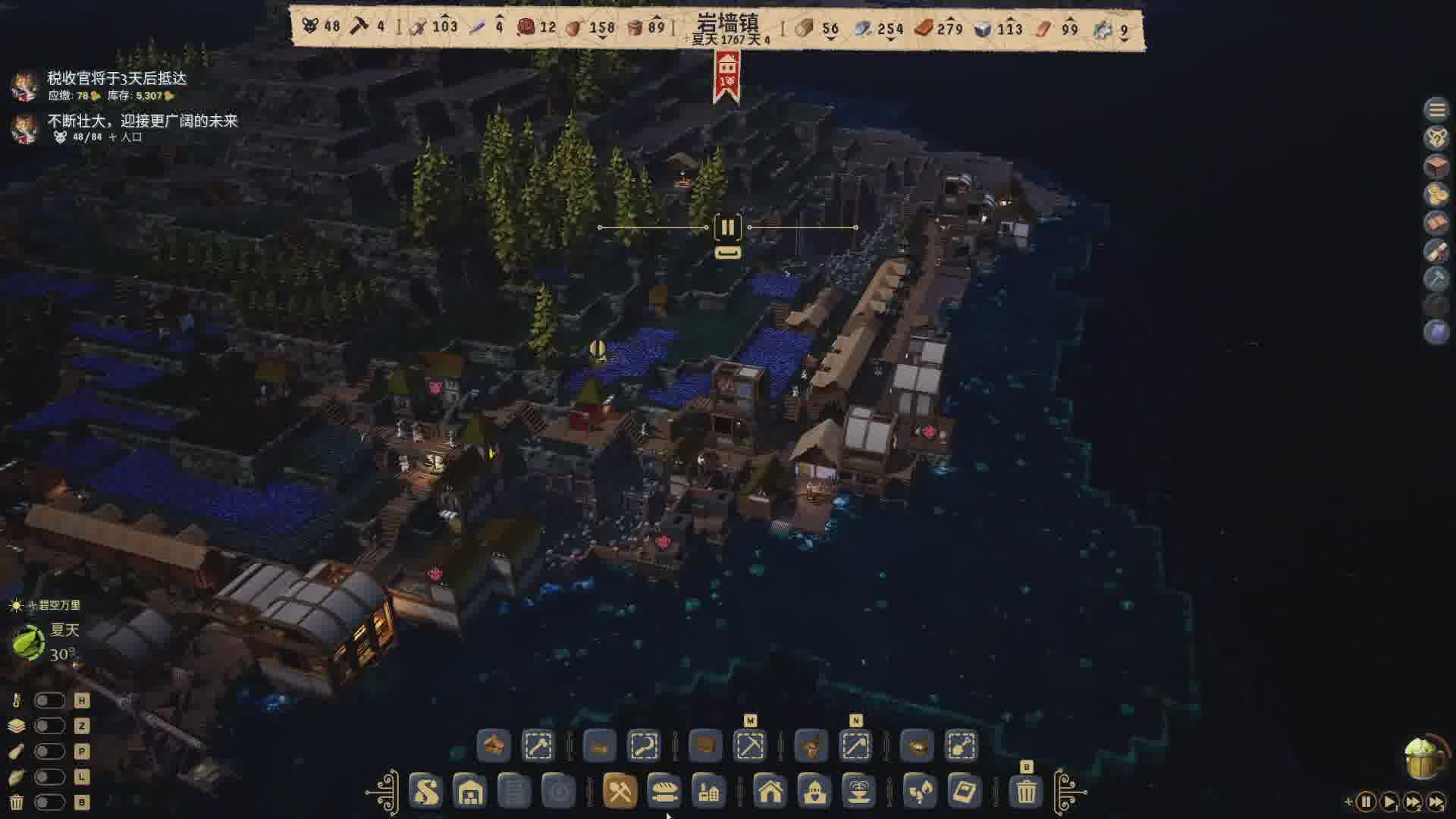Toggle the trash can overlay switch
This screenshot has height=819, width=1456.
pos(49,802)
